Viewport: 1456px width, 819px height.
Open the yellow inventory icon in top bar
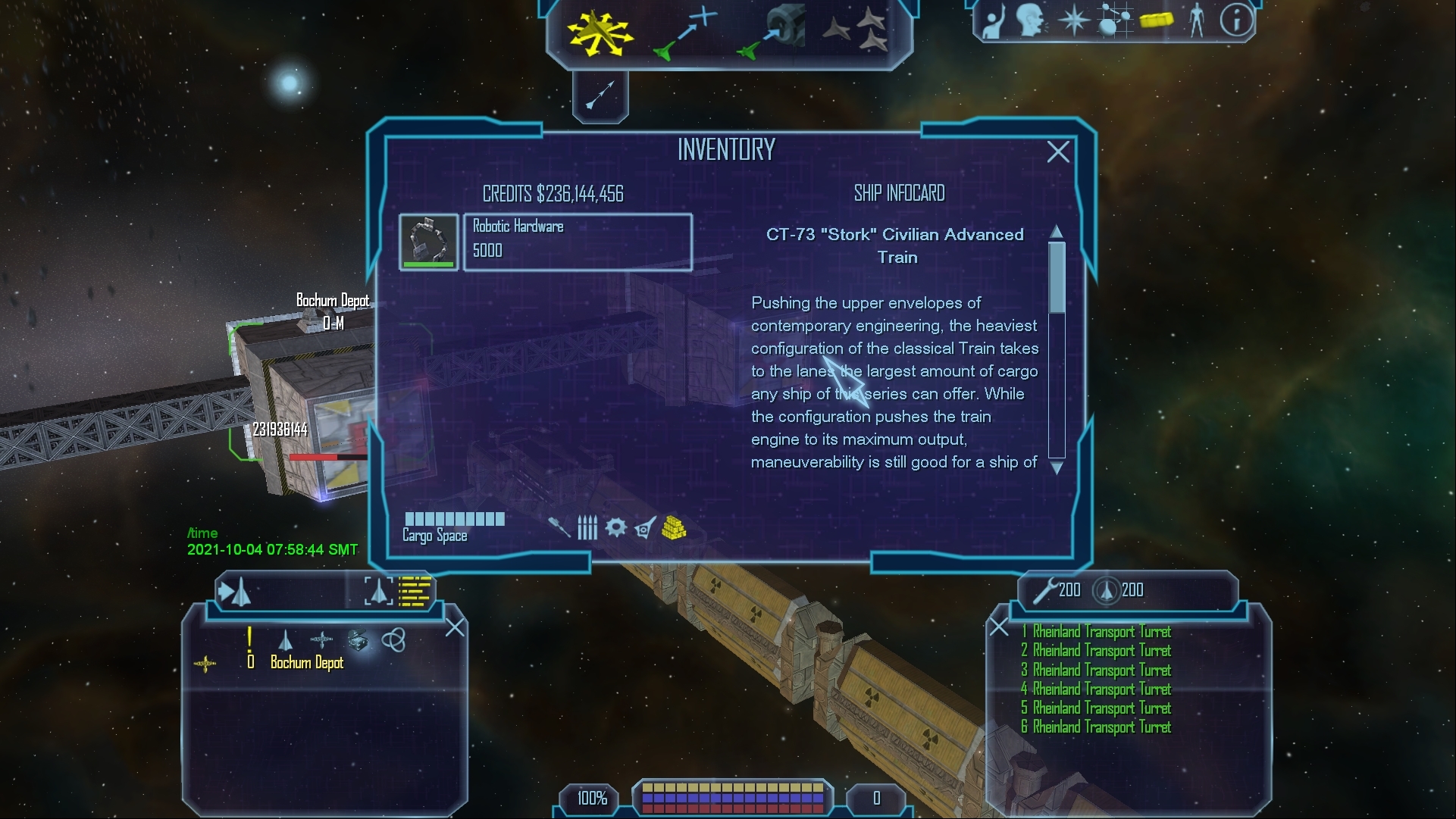[x=1156, y=20]
